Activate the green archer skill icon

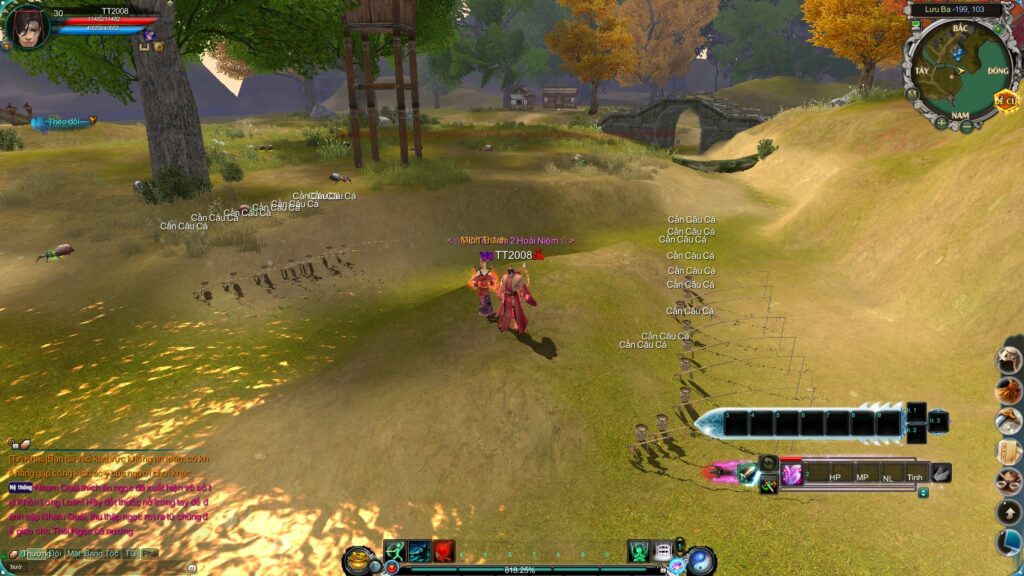click(394, 551)
